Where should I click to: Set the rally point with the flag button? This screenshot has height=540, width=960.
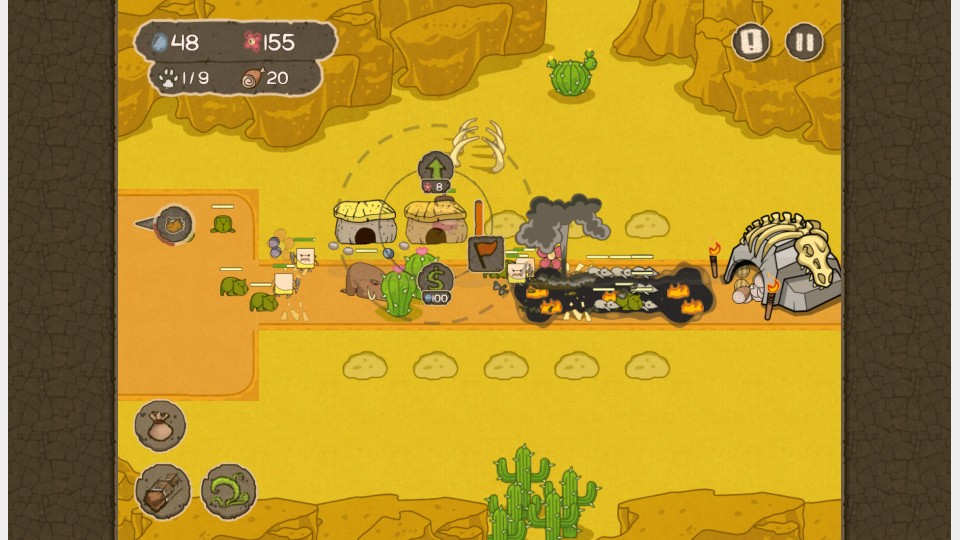pos(486,253)
